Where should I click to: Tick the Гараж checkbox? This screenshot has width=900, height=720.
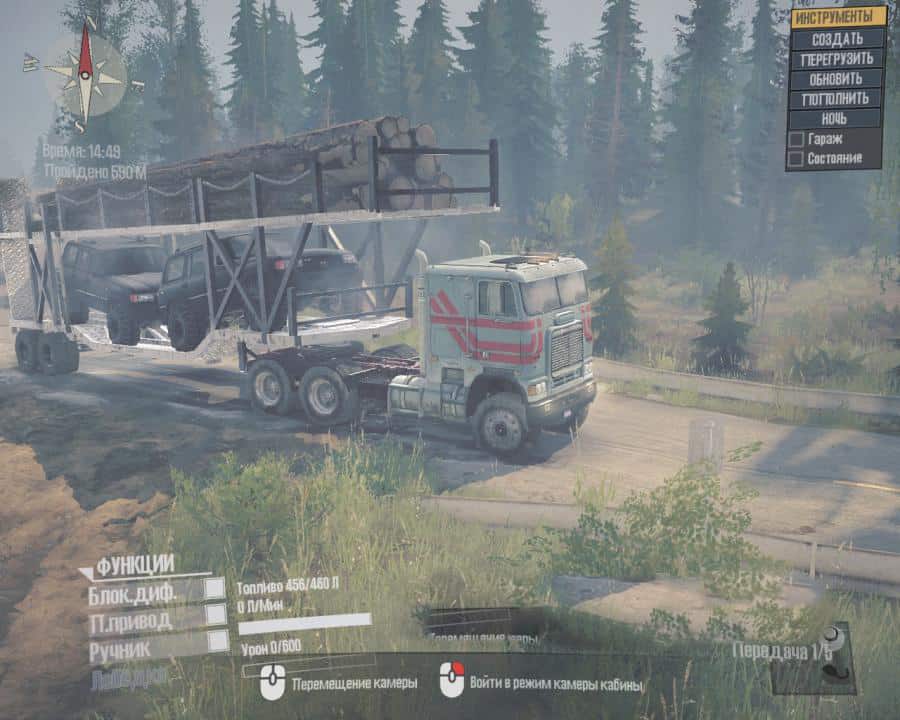(x=796, y=139)
